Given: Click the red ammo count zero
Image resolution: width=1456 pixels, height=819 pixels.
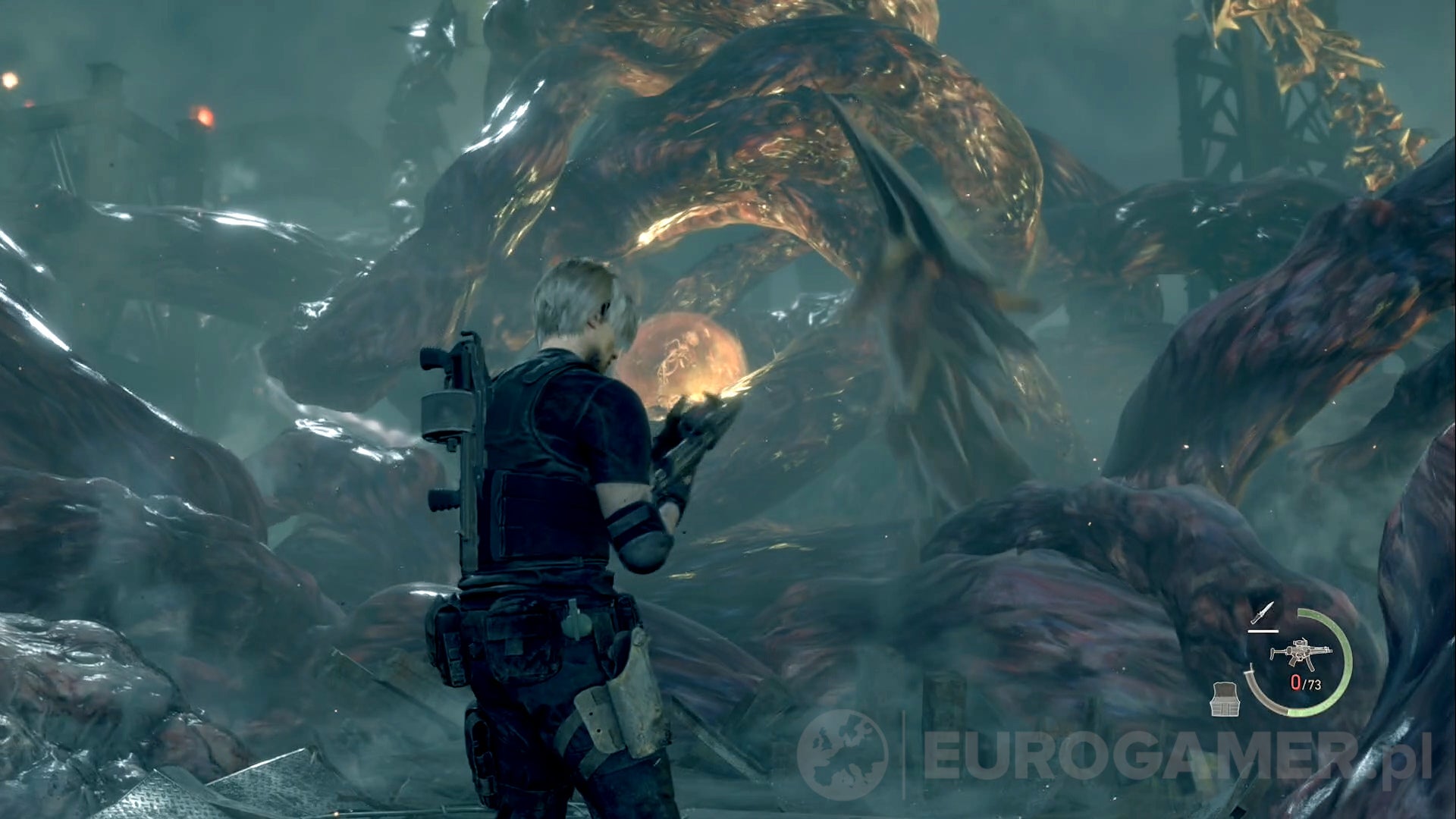Looking at the screenshot, I should [1296, 682].
